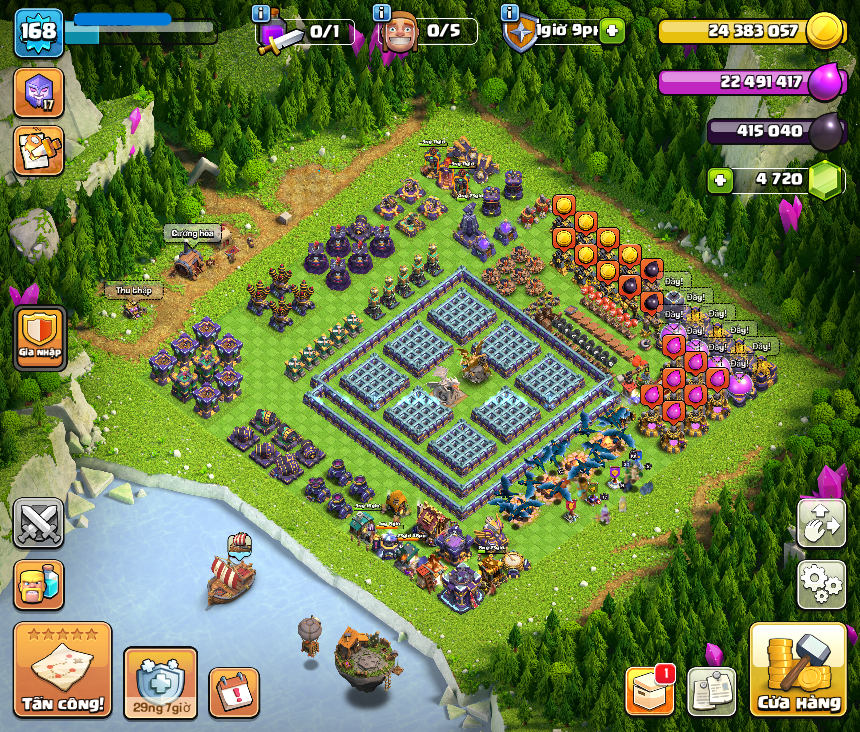The image size is (860, 732).
Task: Open the Tấn công! attack map
Action: [62, 670]
